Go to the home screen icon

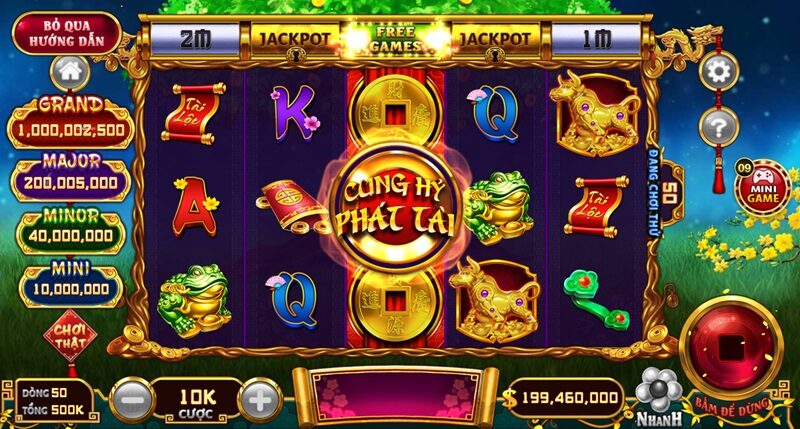pos(69,71)
